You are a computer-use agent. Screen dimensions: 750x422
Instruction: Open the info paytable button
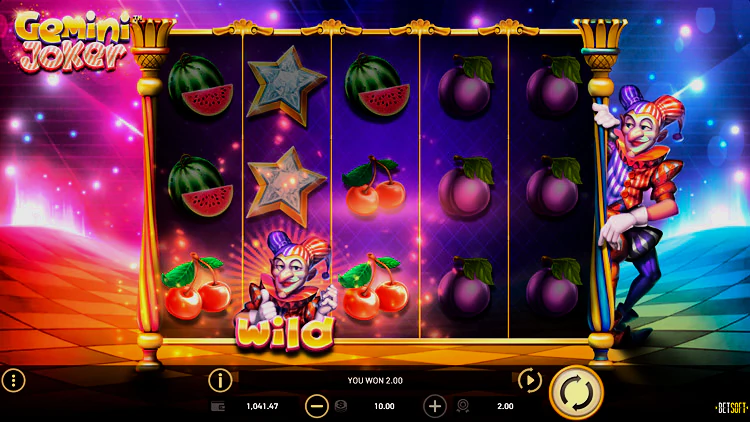(220, 380)
